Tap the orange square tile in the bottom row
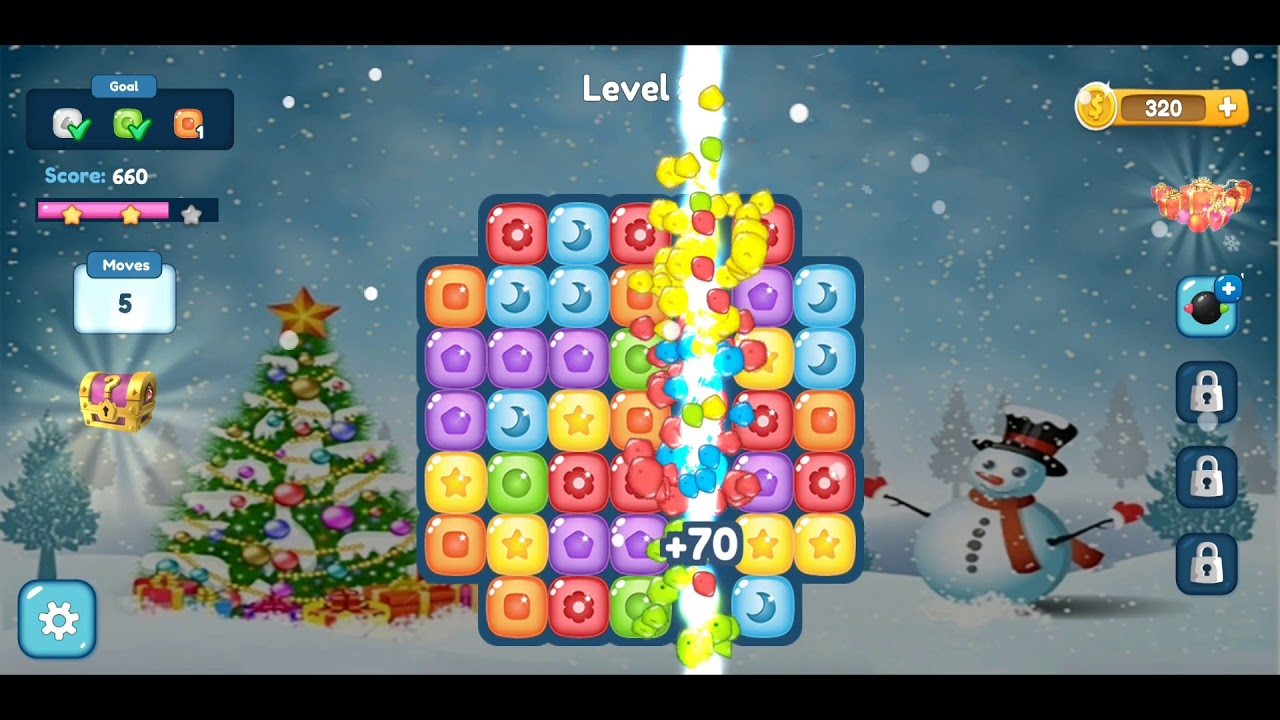This screenshot has width=1280, height=720. tap(517, 606)
